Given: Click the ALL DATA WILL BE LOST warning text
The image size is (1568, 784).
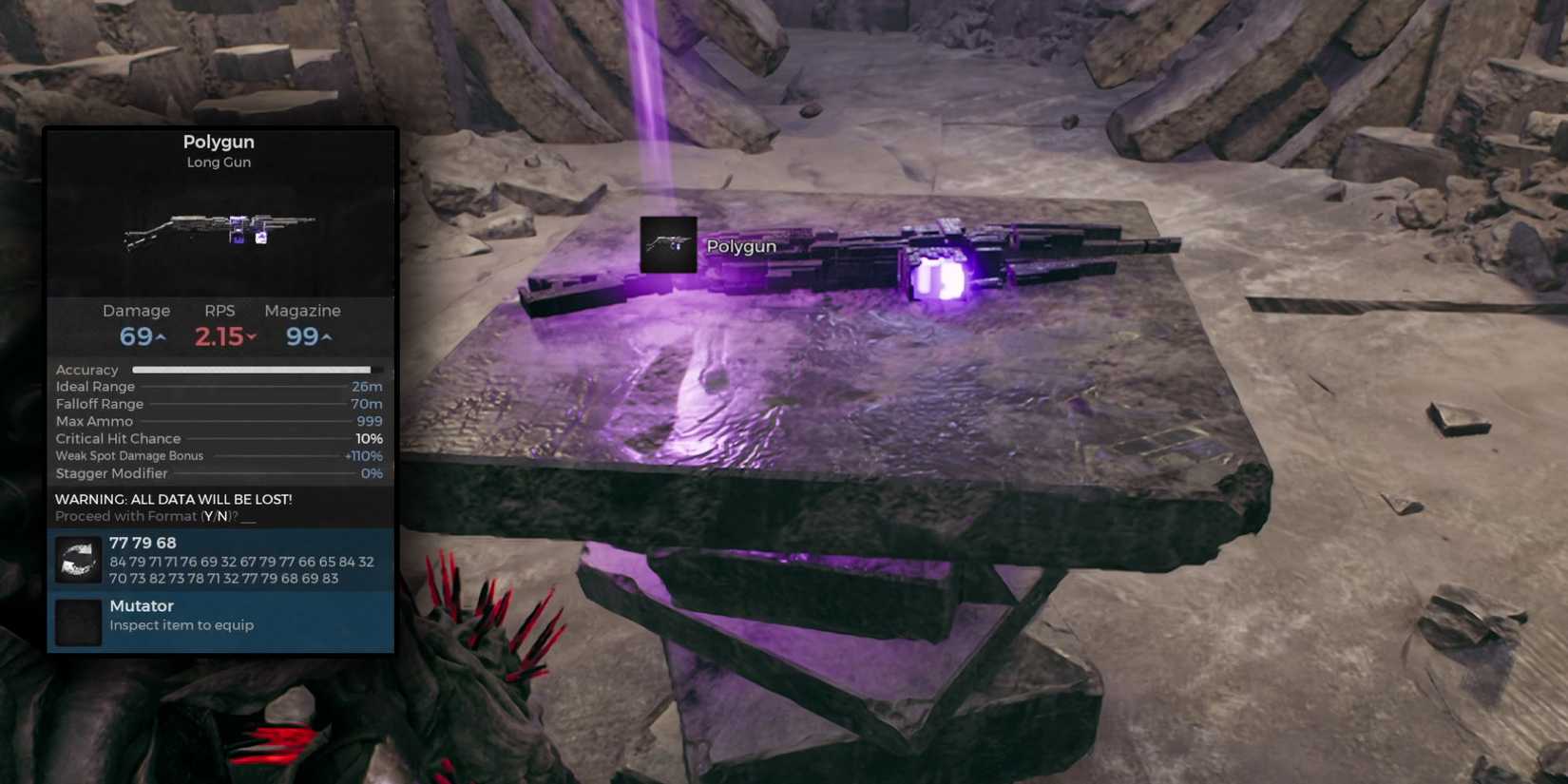Looking at the screenshot, I should [173, 498].
